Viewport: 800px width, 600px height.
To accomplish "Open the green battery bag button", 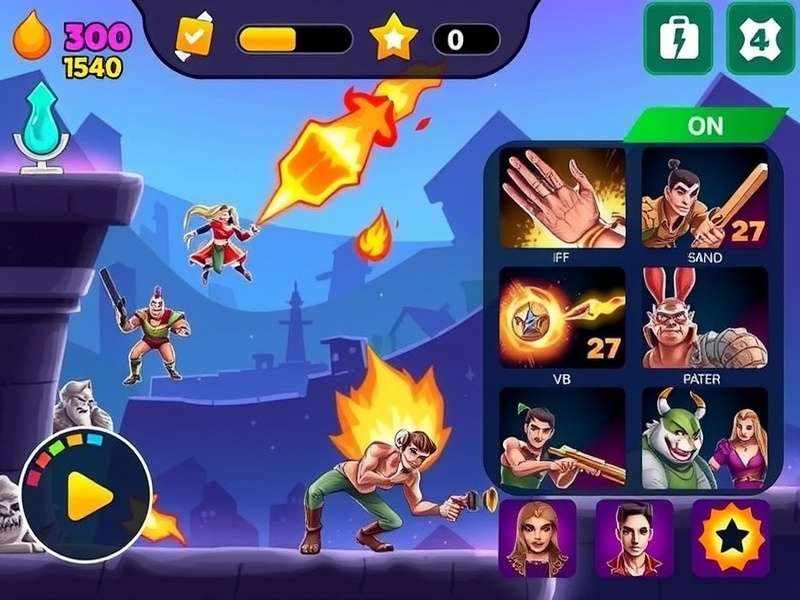I will coord(678,38).
